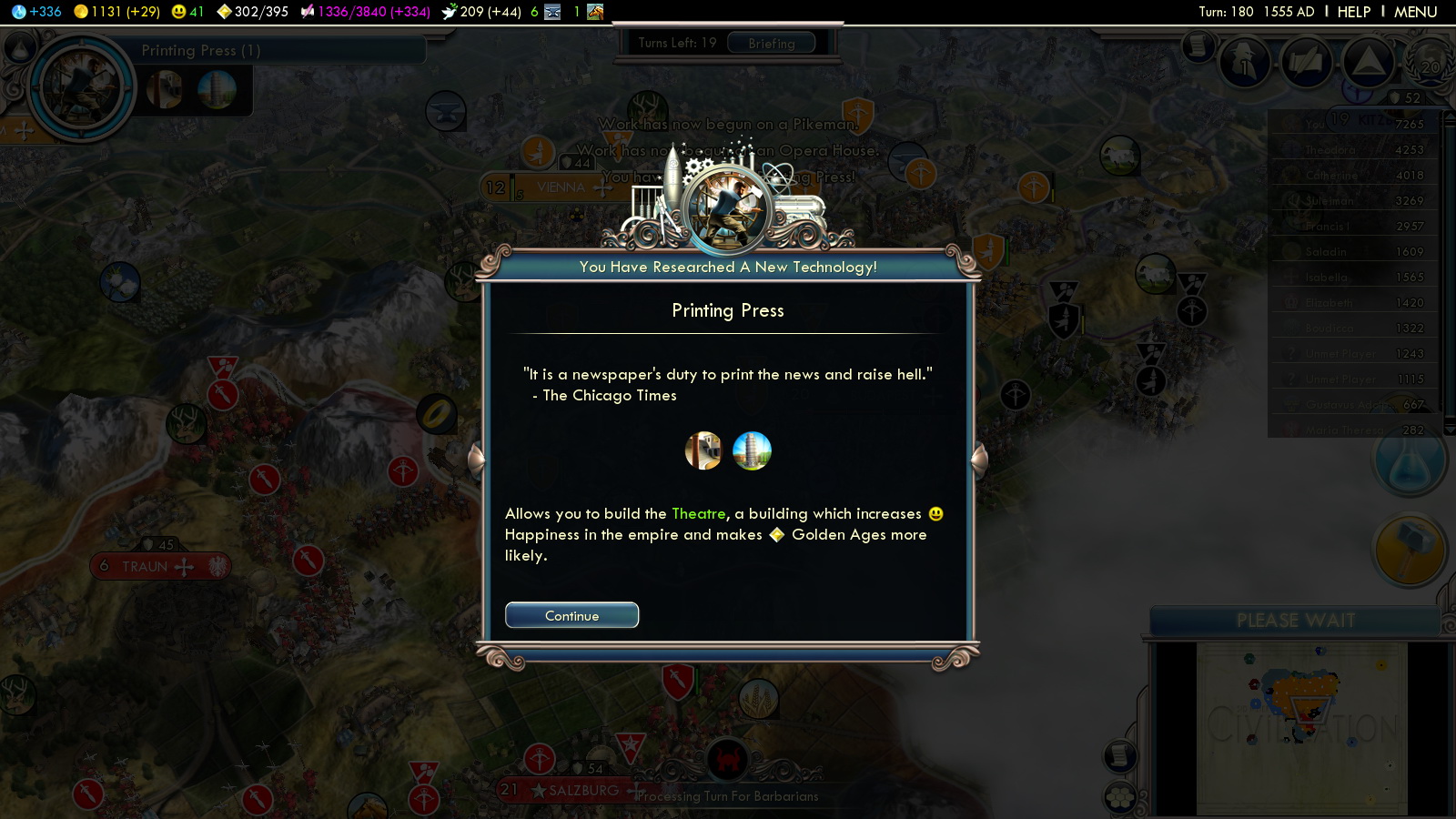Open the game MENU

pyautogui.click(x=1415, y=12)
